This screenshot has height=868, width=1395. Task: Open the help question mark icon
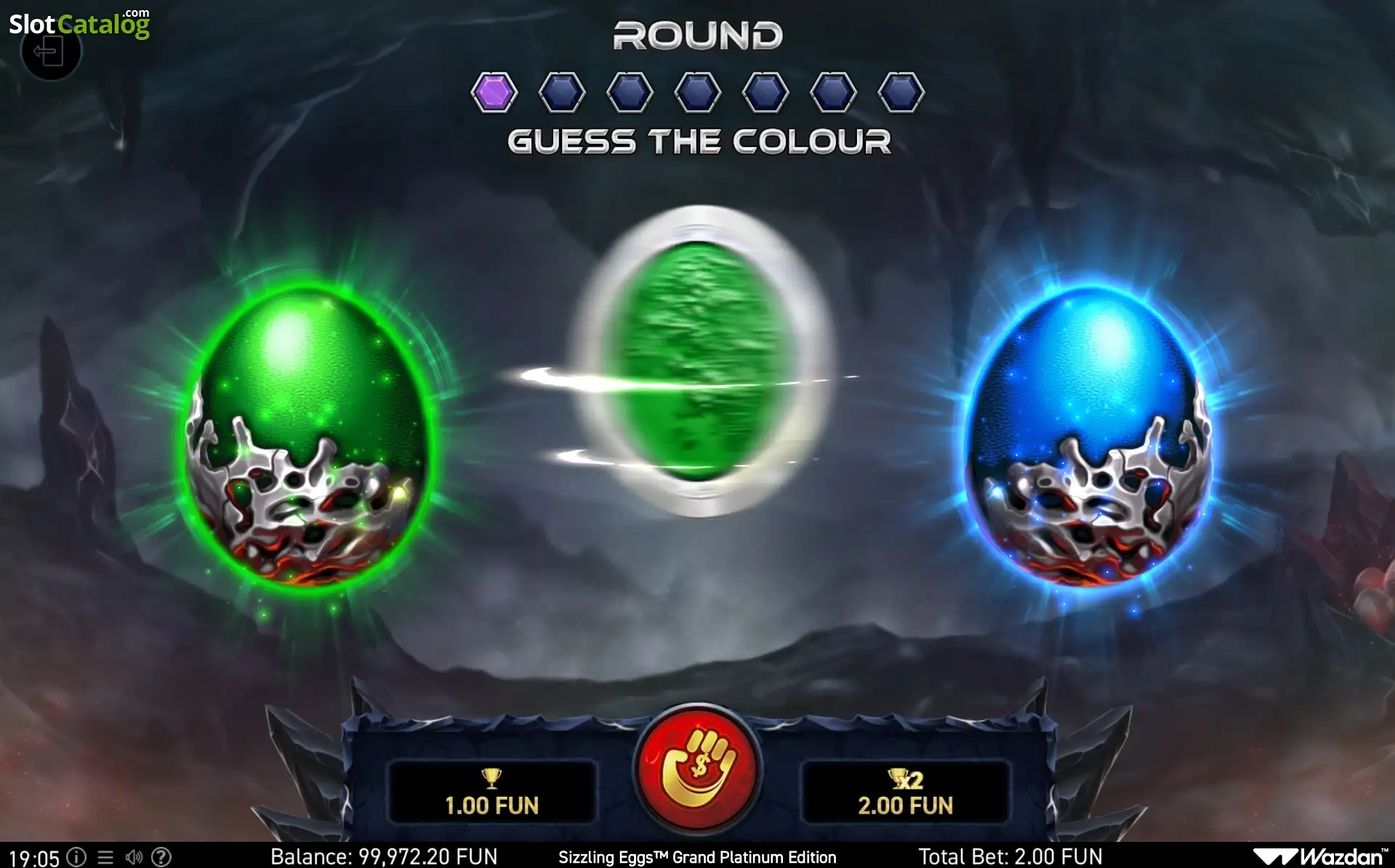161,857
